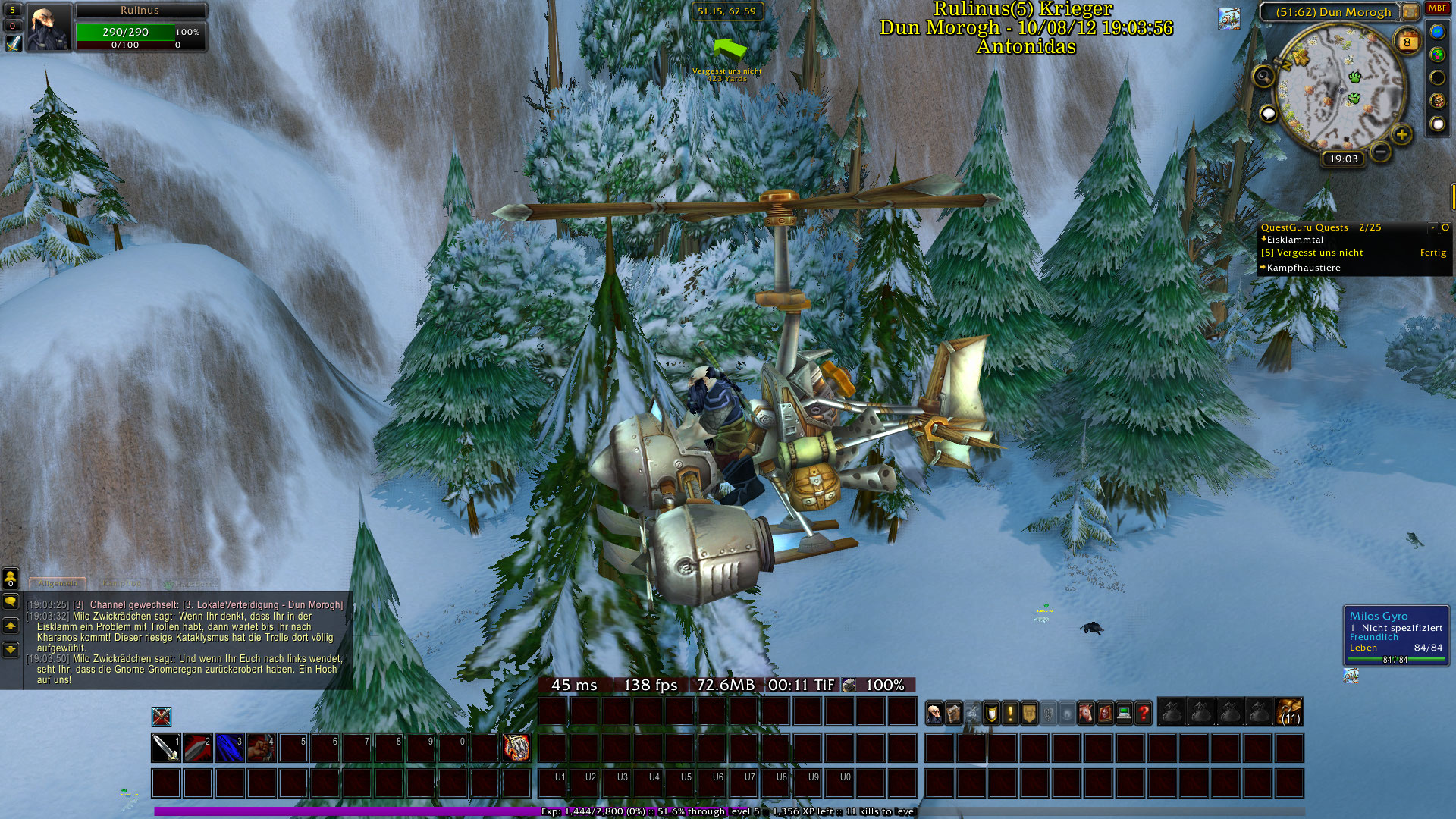Screen dimensions: 1456x819
Task: Click the red question mark help button
Action: click(1143, 714)
